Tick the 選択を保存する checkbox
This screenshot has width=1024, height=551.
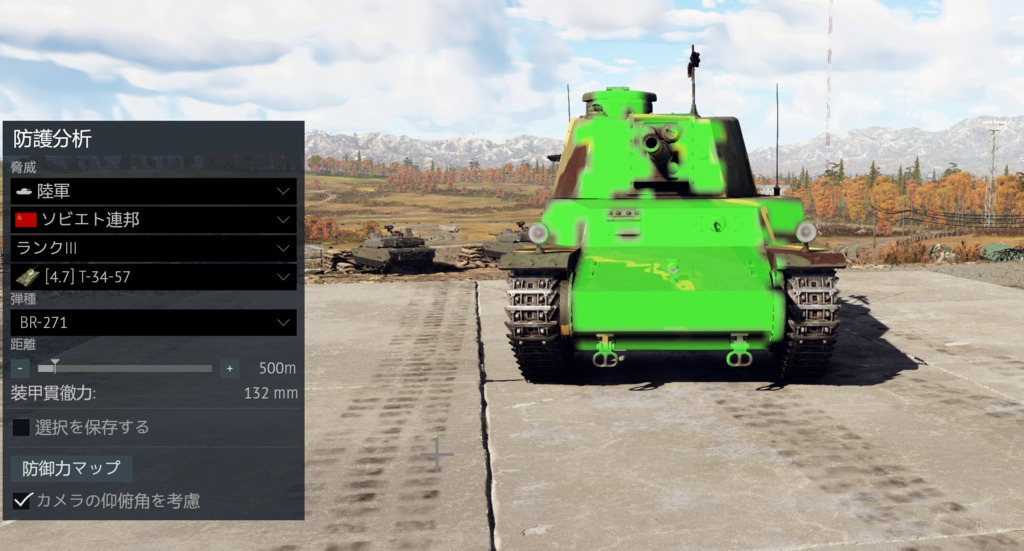click(x=21, y=427)
